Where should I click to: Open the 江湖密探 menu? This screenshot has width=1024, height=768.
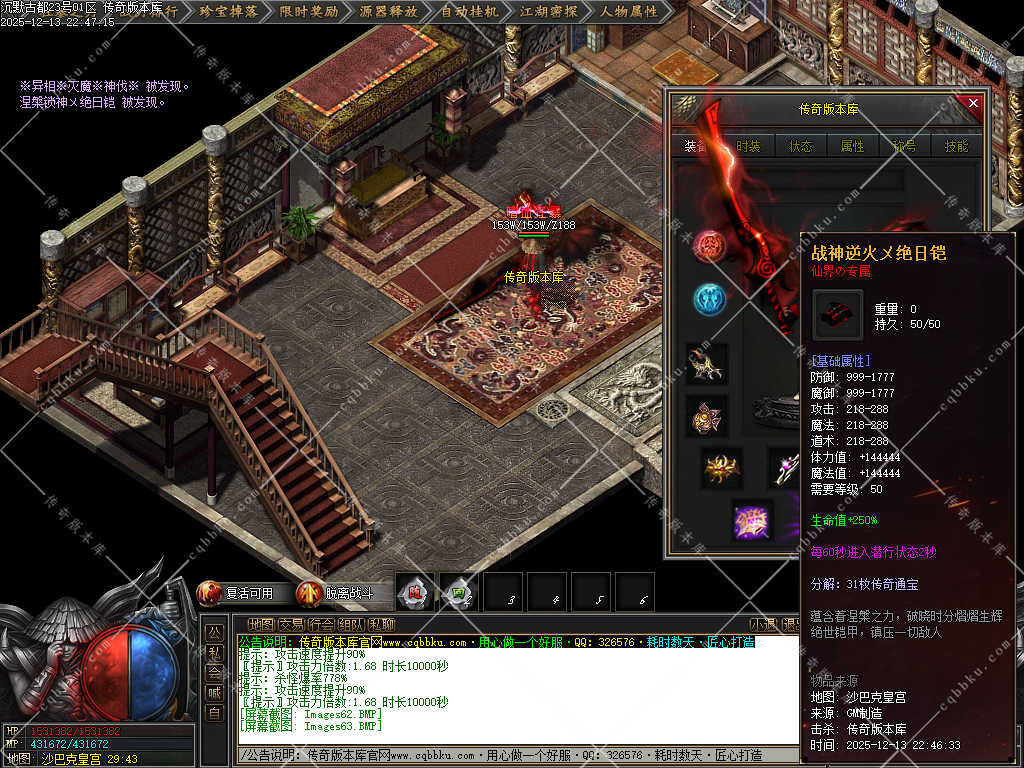548,12
